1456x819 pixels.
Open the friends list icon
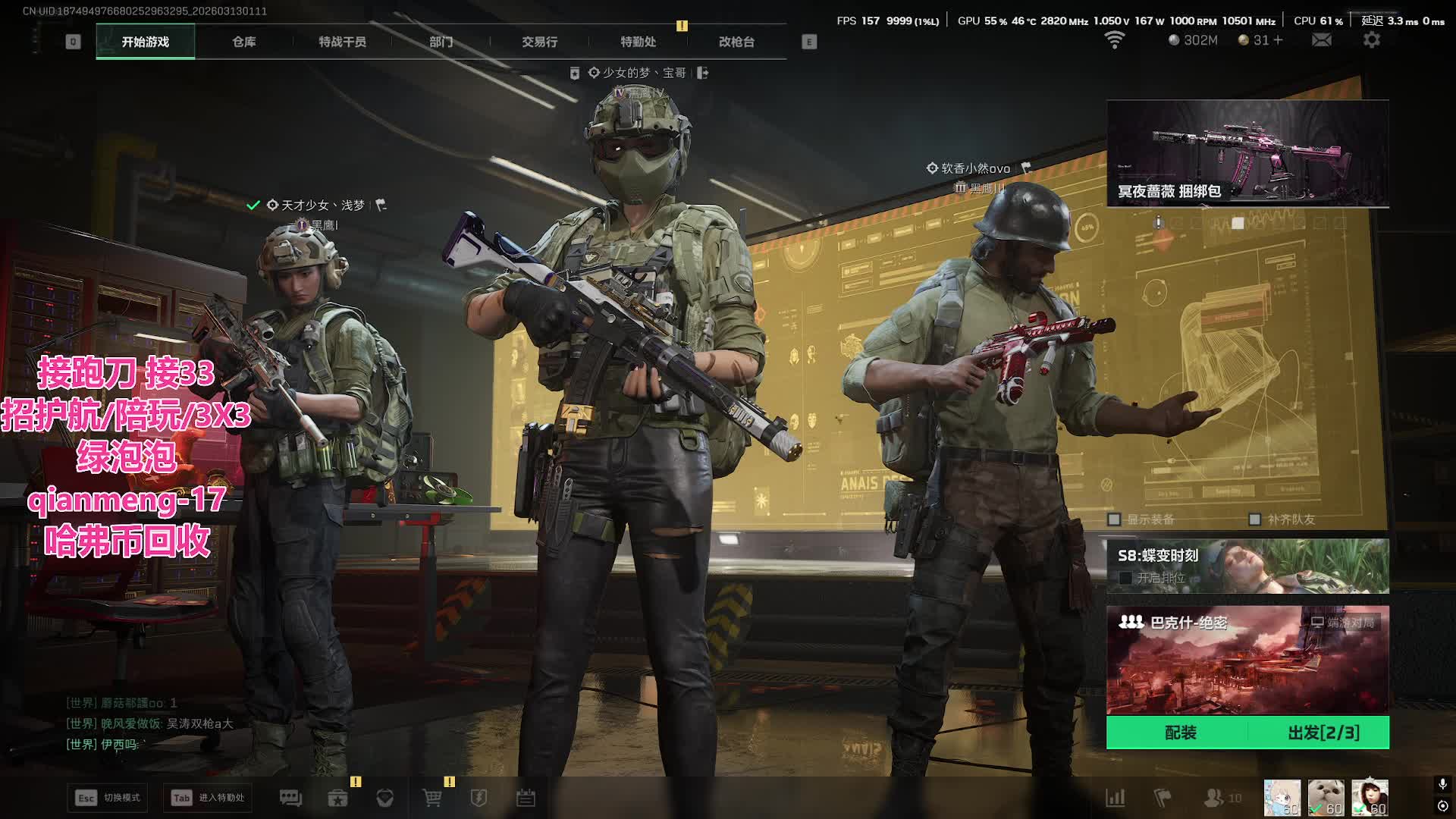[x=1214, y=798]
